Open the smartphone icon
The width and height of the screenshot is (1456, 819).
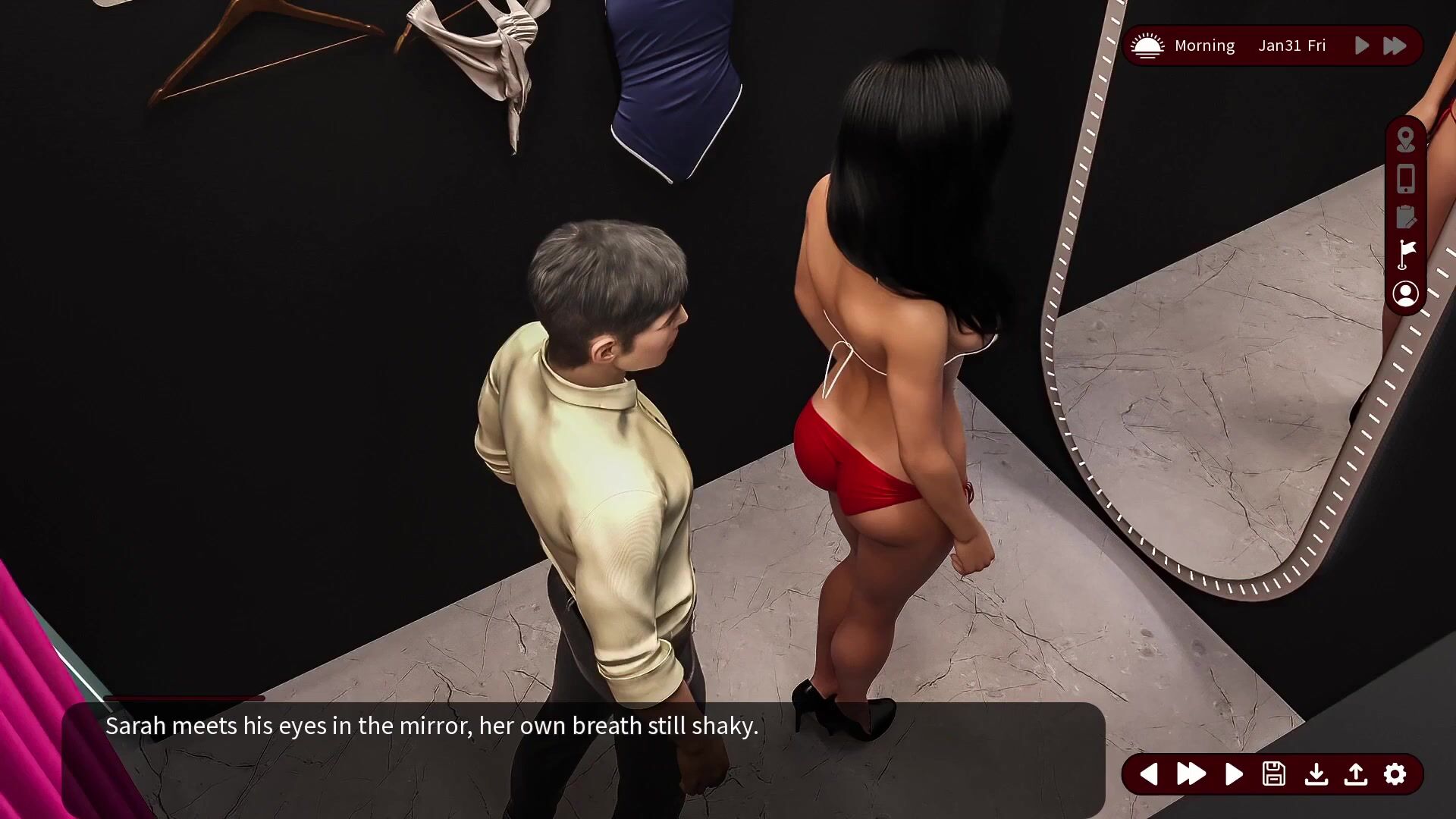1405,179
